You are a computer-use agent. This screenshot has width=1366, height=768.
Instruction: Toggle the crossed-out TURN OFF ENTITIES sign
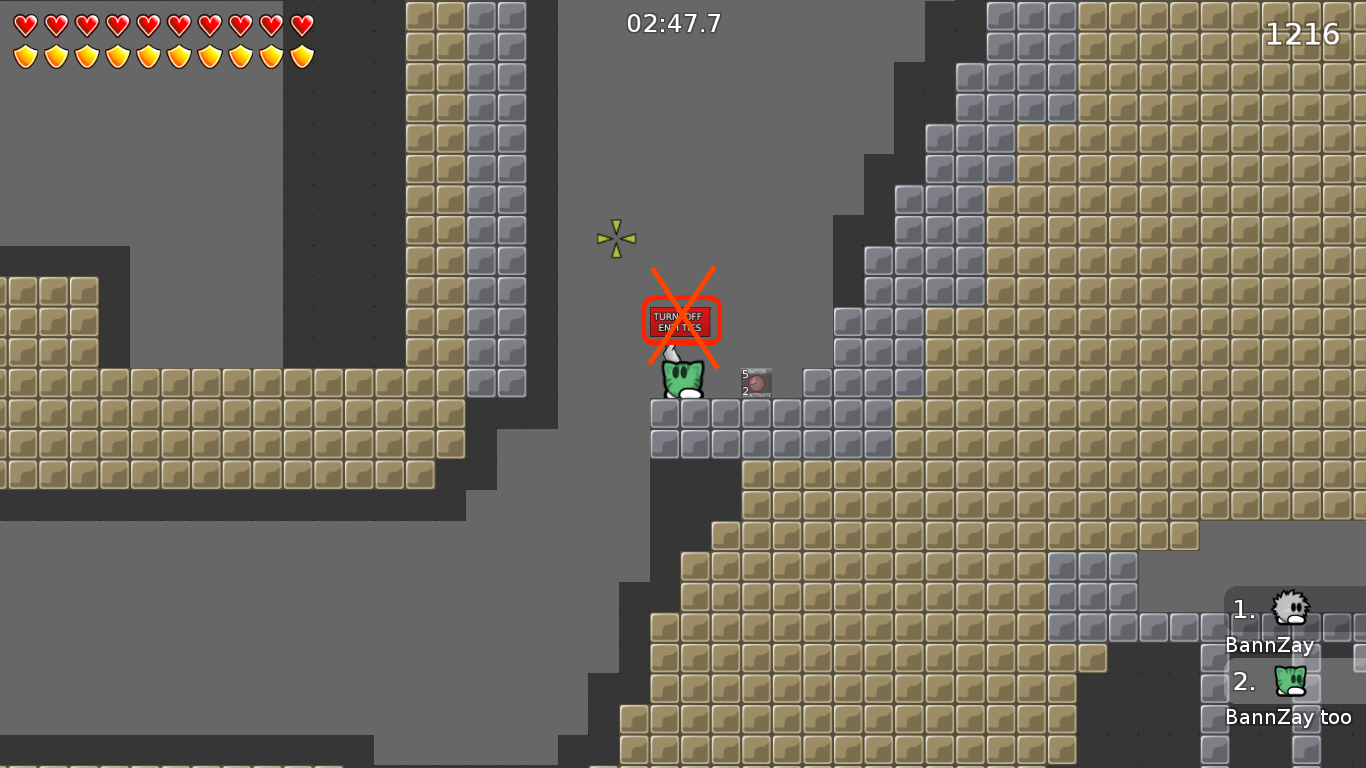click(681, 320)
